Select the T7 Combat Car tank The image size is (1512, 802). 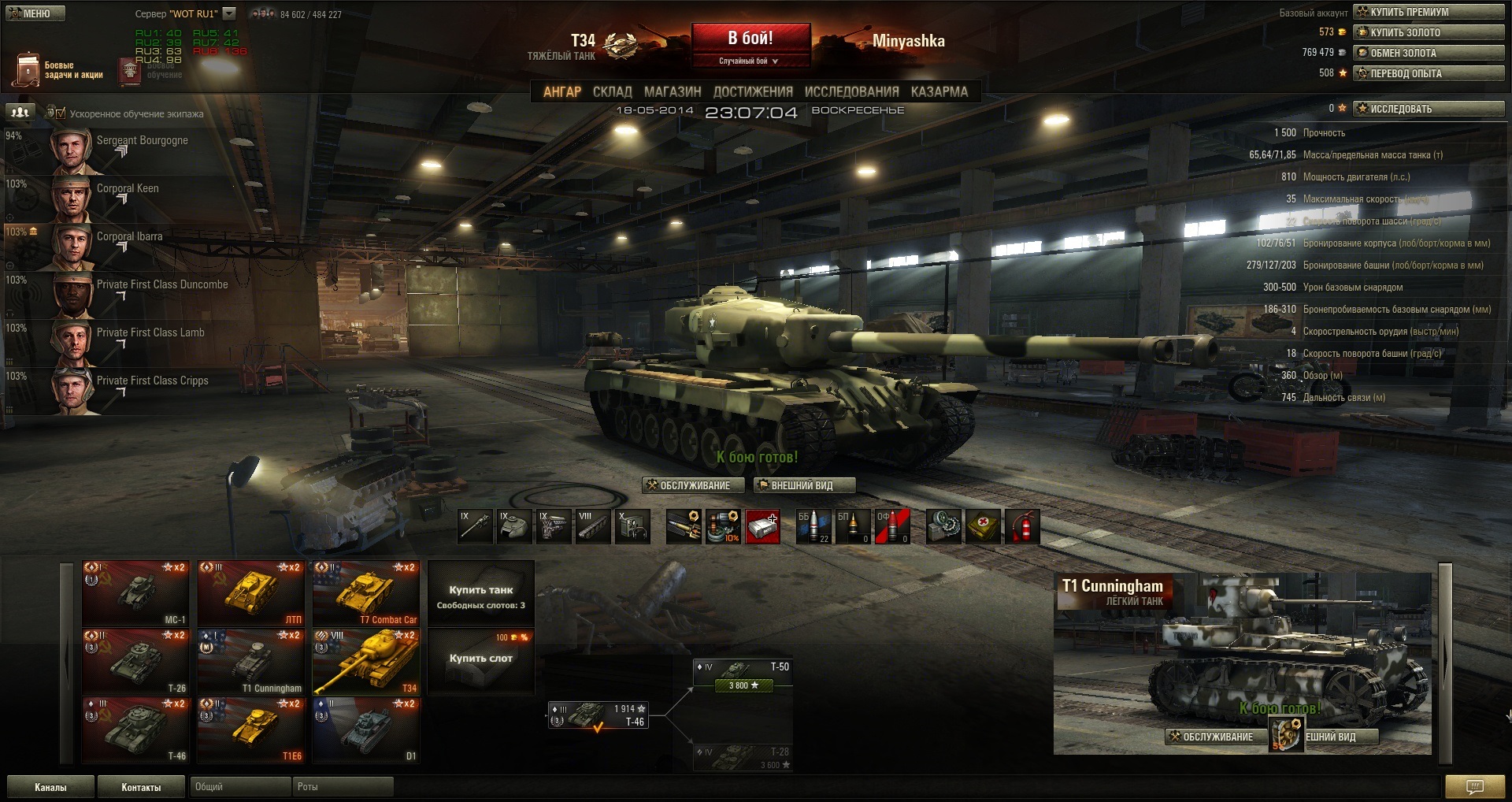[x=365, y=593]
